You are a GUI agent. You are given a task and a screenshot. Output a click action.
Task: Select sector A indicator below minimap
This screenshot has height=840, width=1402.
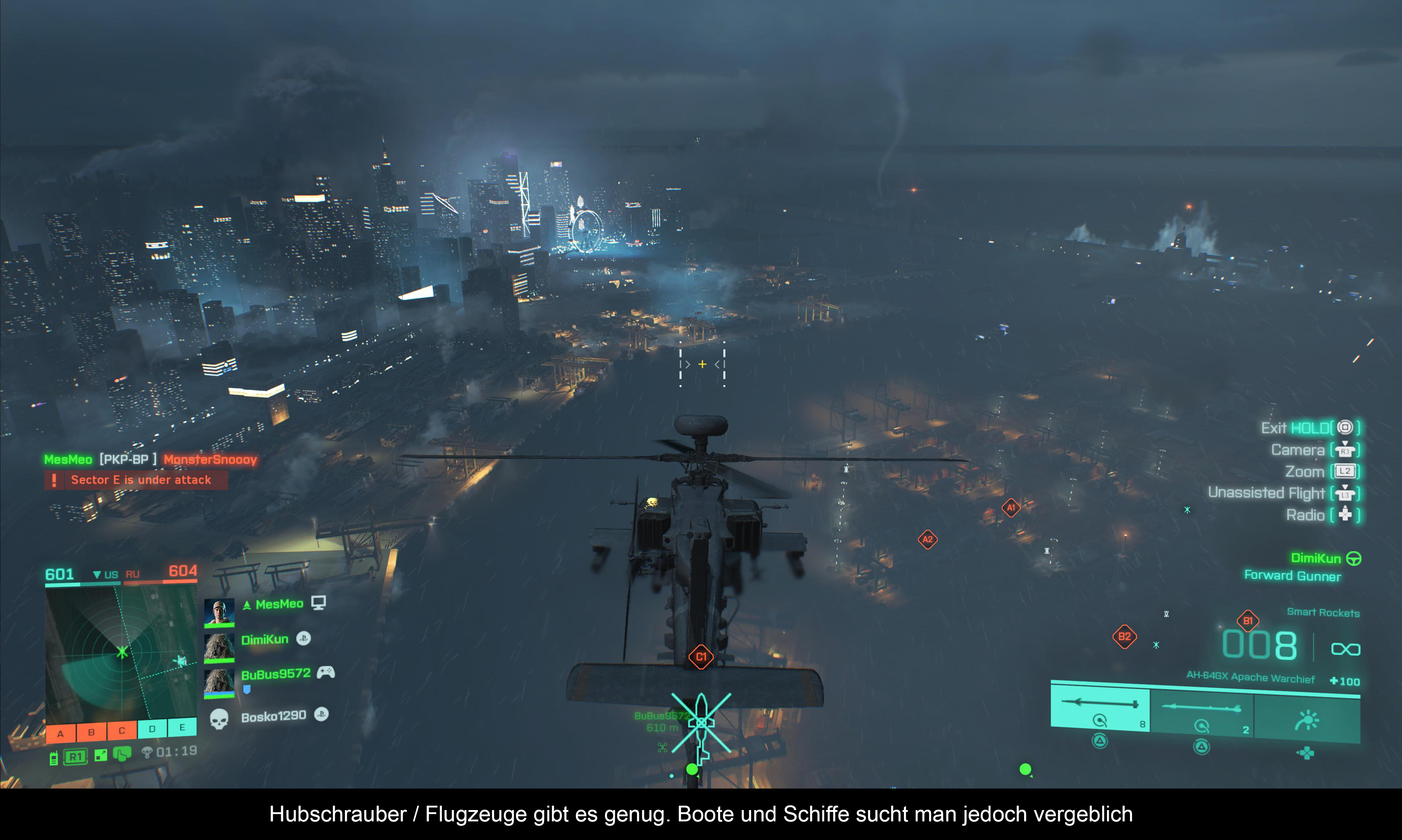coord(61,733)
